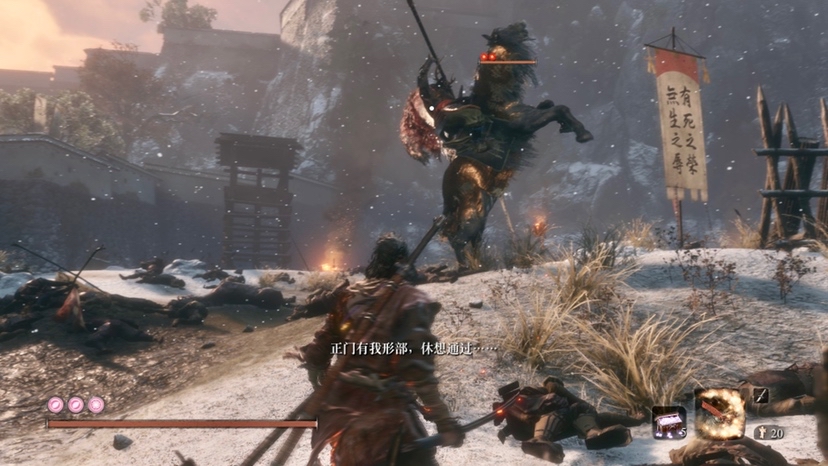Screen dimensions: 828x466
Task: Click the small blade combat art icon
Action: point(760,396)
